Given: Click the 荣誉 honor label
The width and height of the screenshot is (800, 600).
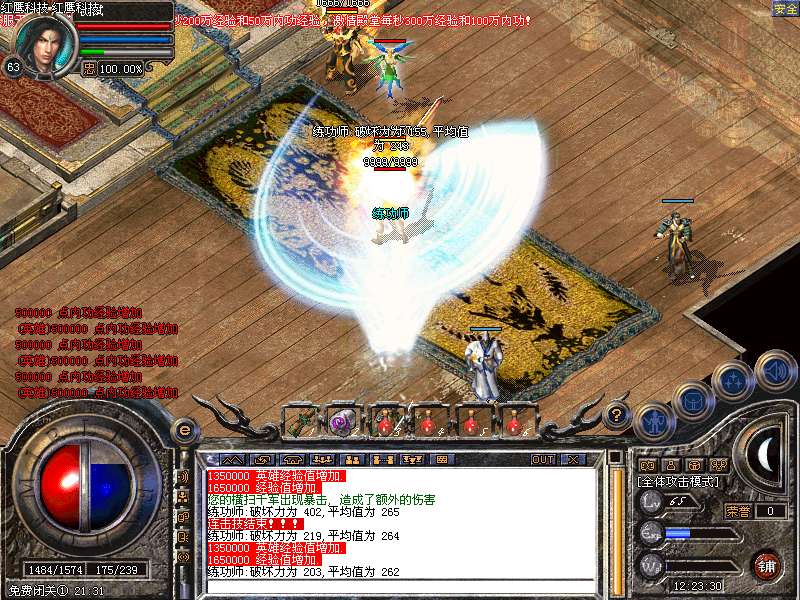Looking at the screenshot, I should [x=738, y=511].
